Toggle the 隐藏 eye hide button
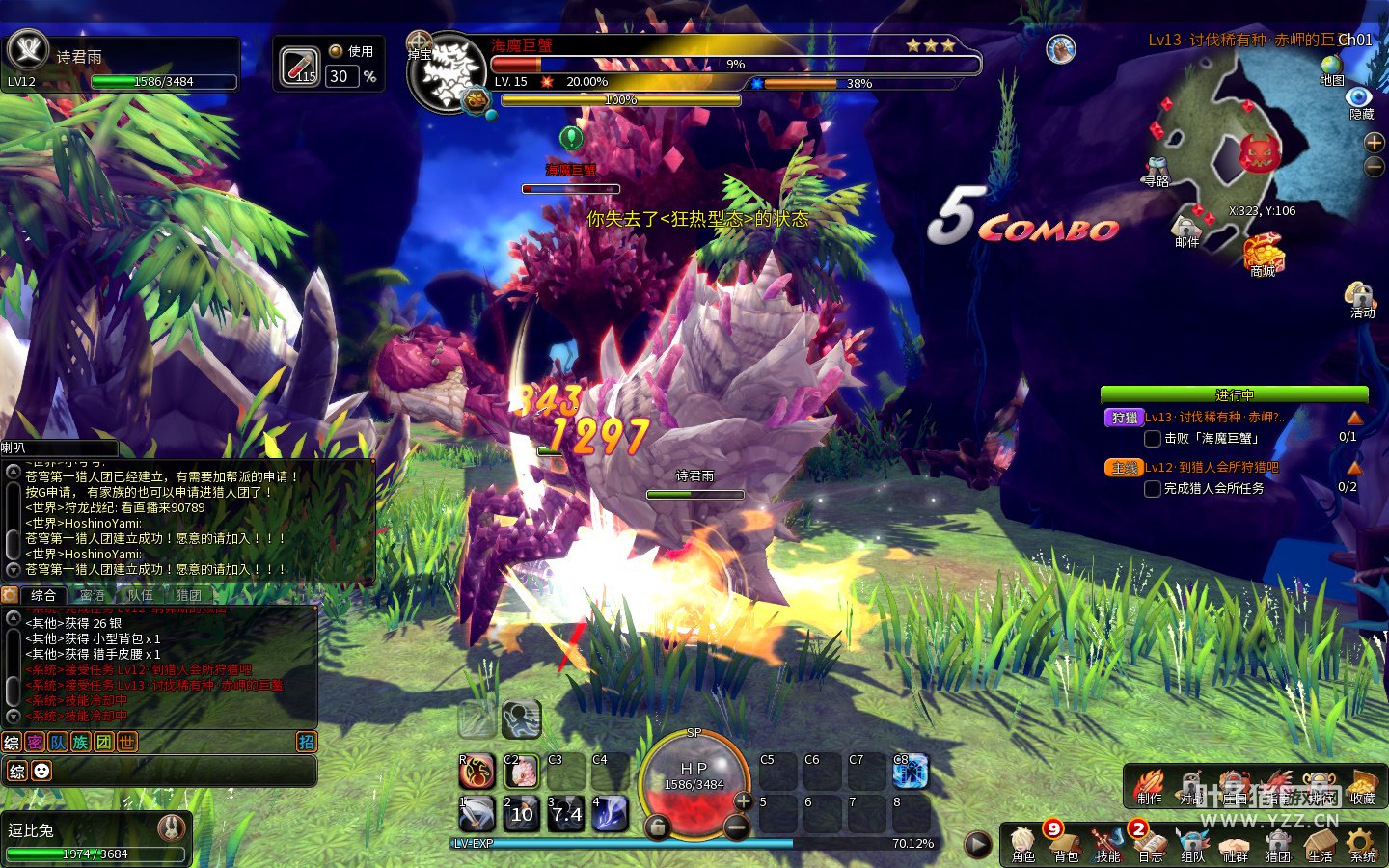 [1360, 100]
